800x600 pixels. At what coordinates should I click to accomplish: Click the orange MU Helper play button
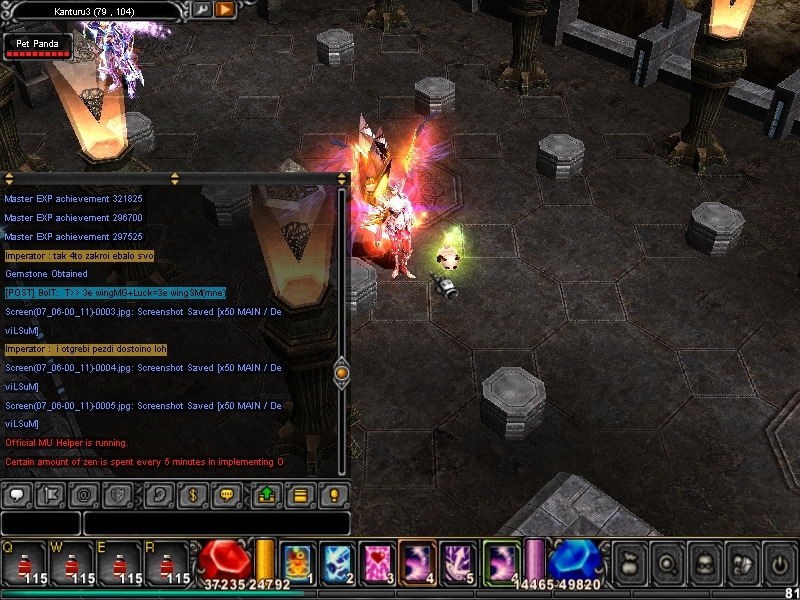coord(225,10)
